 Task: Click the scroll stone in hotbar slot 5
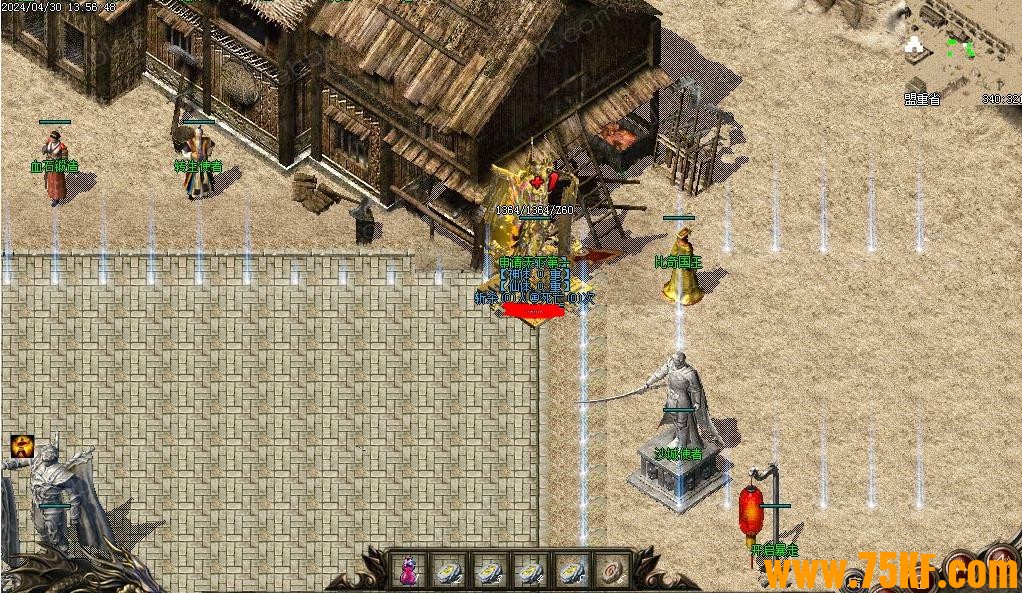pyautogui.click(x=571, y=570)
